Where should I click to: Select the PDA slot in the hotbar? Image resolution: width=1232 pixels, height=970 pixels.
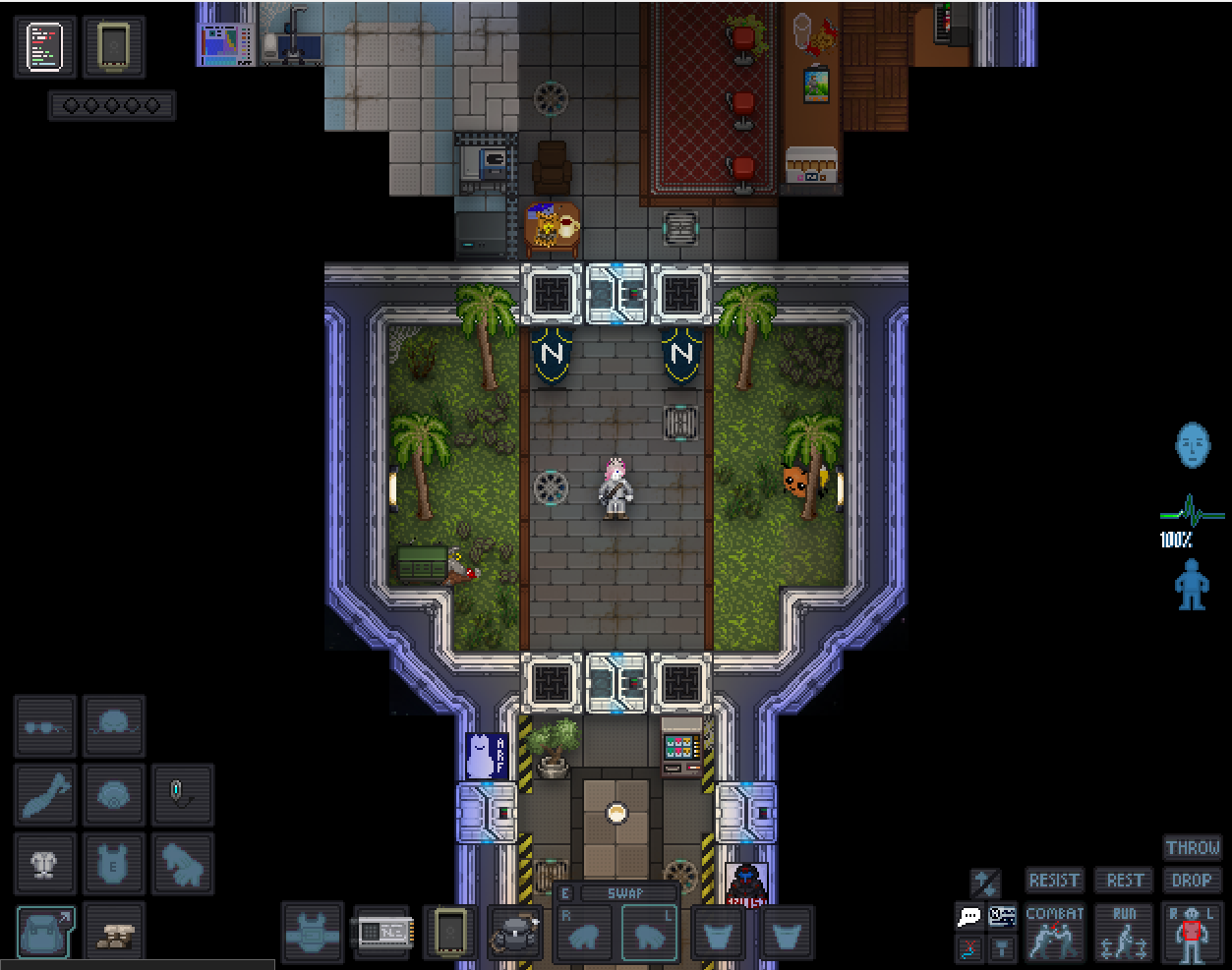pyautogui.click(x=449, y=932)
